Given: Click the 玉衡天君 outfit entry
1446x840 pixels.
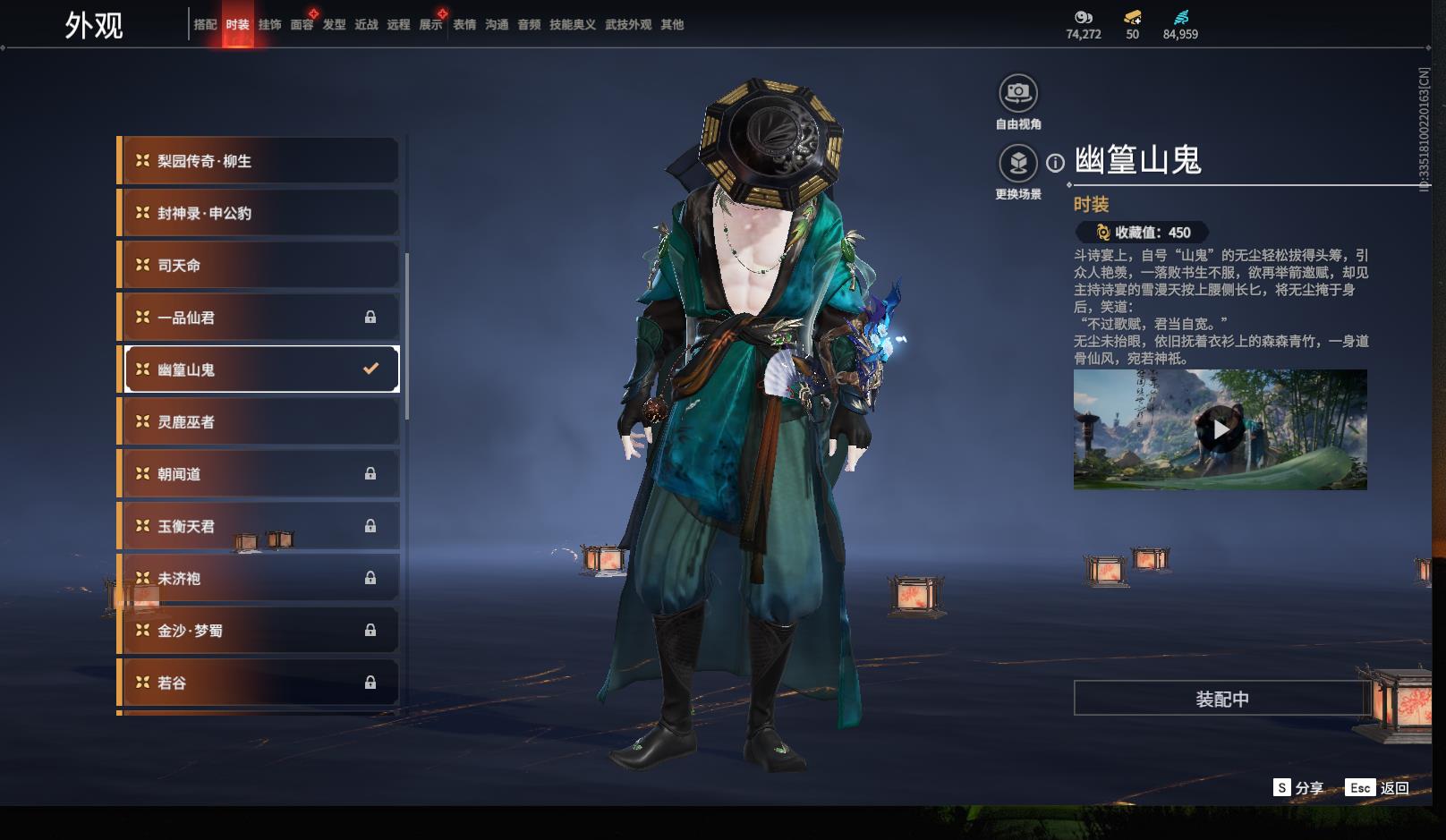Looking at the screenshot, I should click(259, 526).
